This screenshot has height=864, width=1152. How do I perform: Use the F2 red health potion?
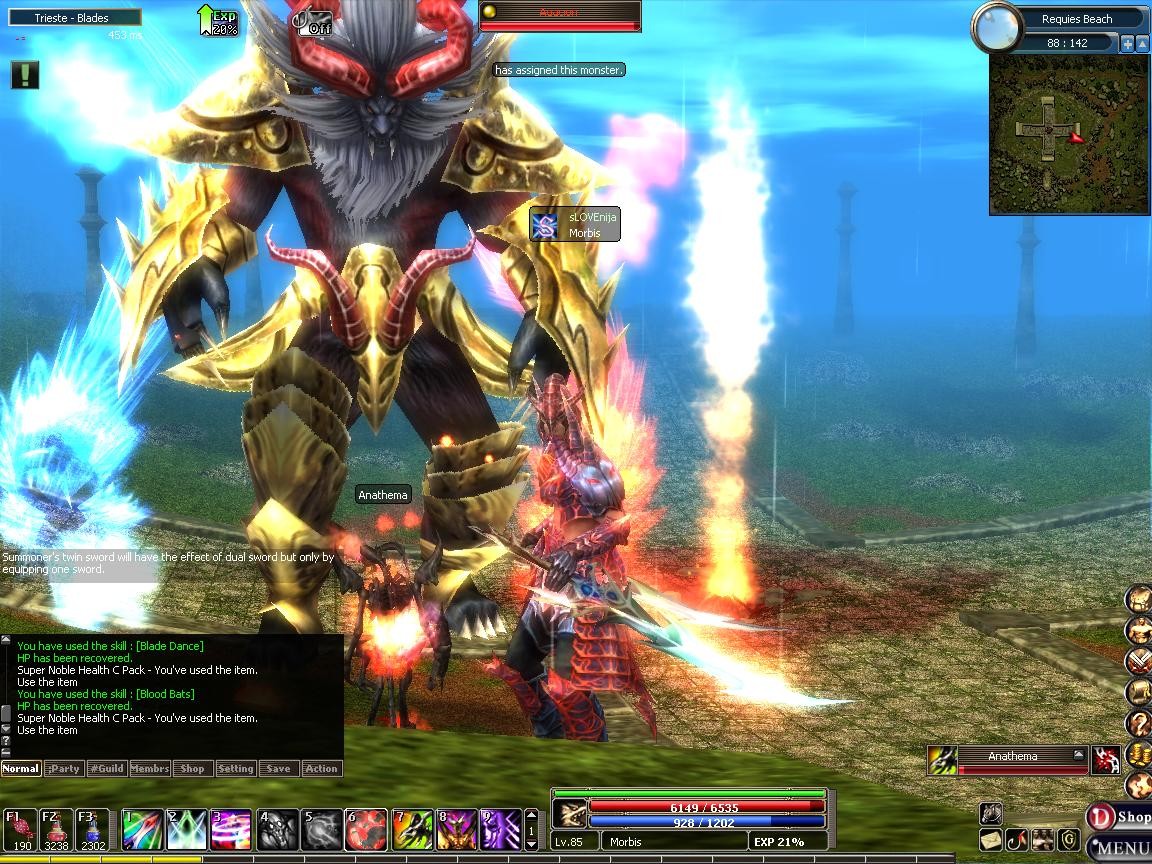tap(56, 828)
